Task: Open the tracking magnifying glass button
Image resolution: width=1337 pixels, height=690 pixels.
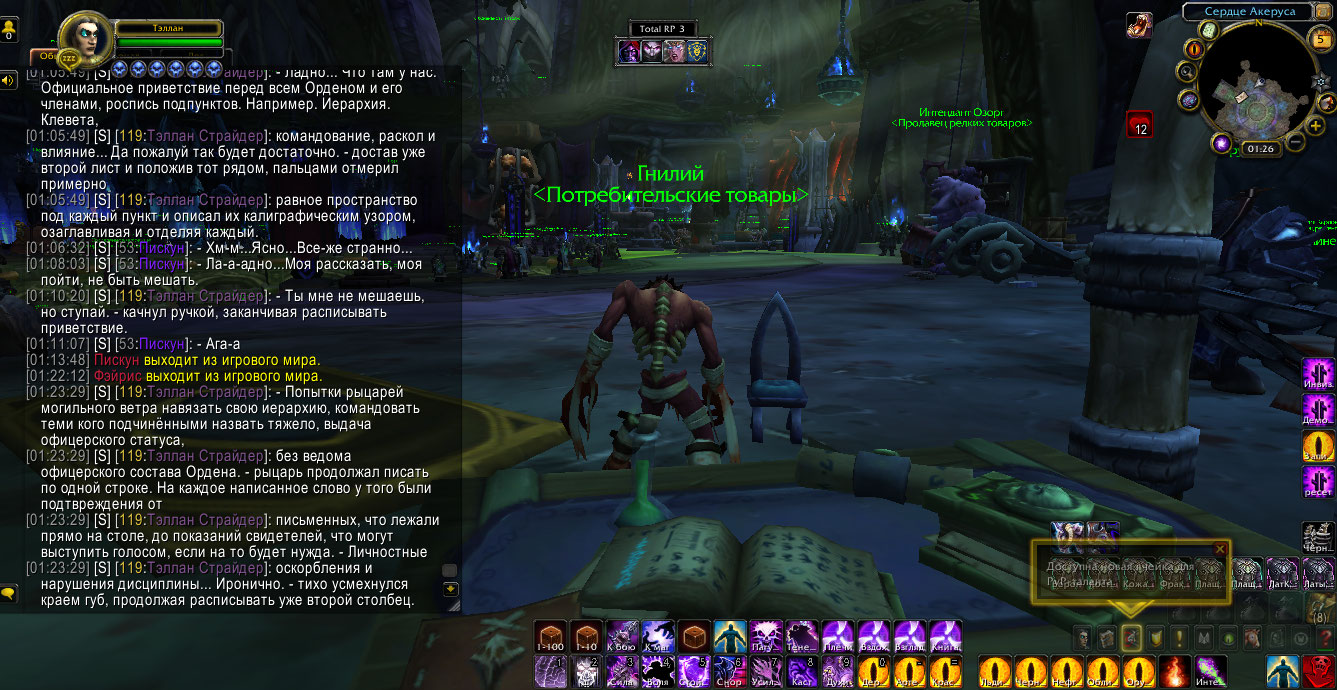Action: point(1186,72)
